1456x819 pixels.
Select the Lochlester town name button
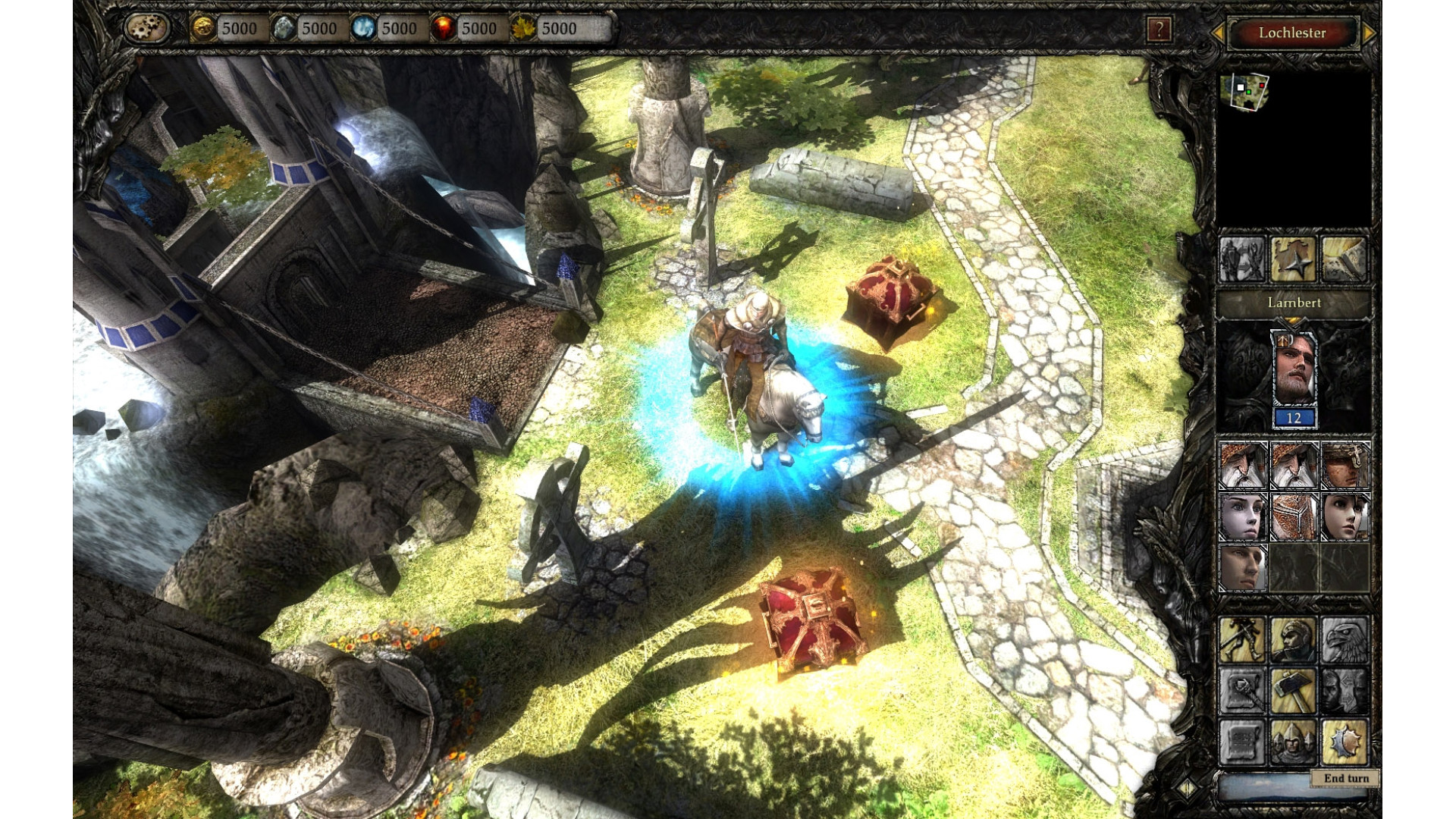point(1292,33)
